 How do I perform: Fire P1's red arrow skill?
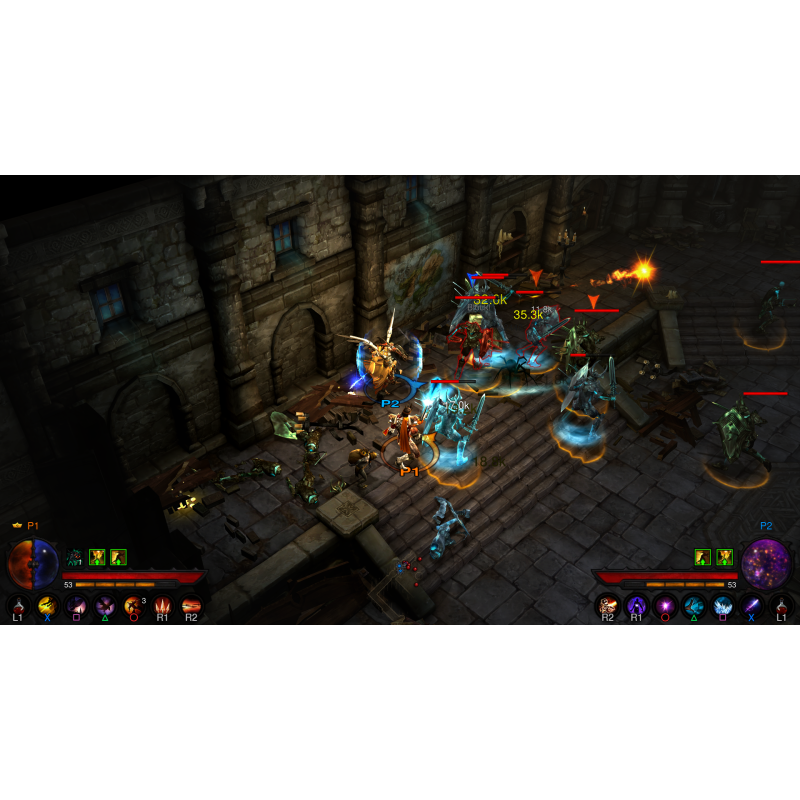[x=191, y=605]
